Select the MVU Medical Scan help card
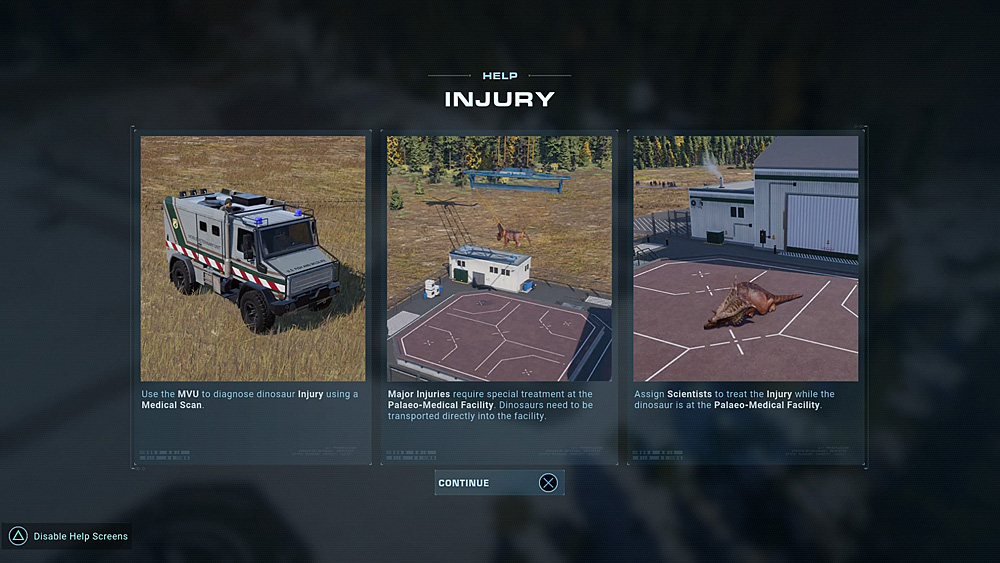The image size is (1000, 563). tap(253, 296)
